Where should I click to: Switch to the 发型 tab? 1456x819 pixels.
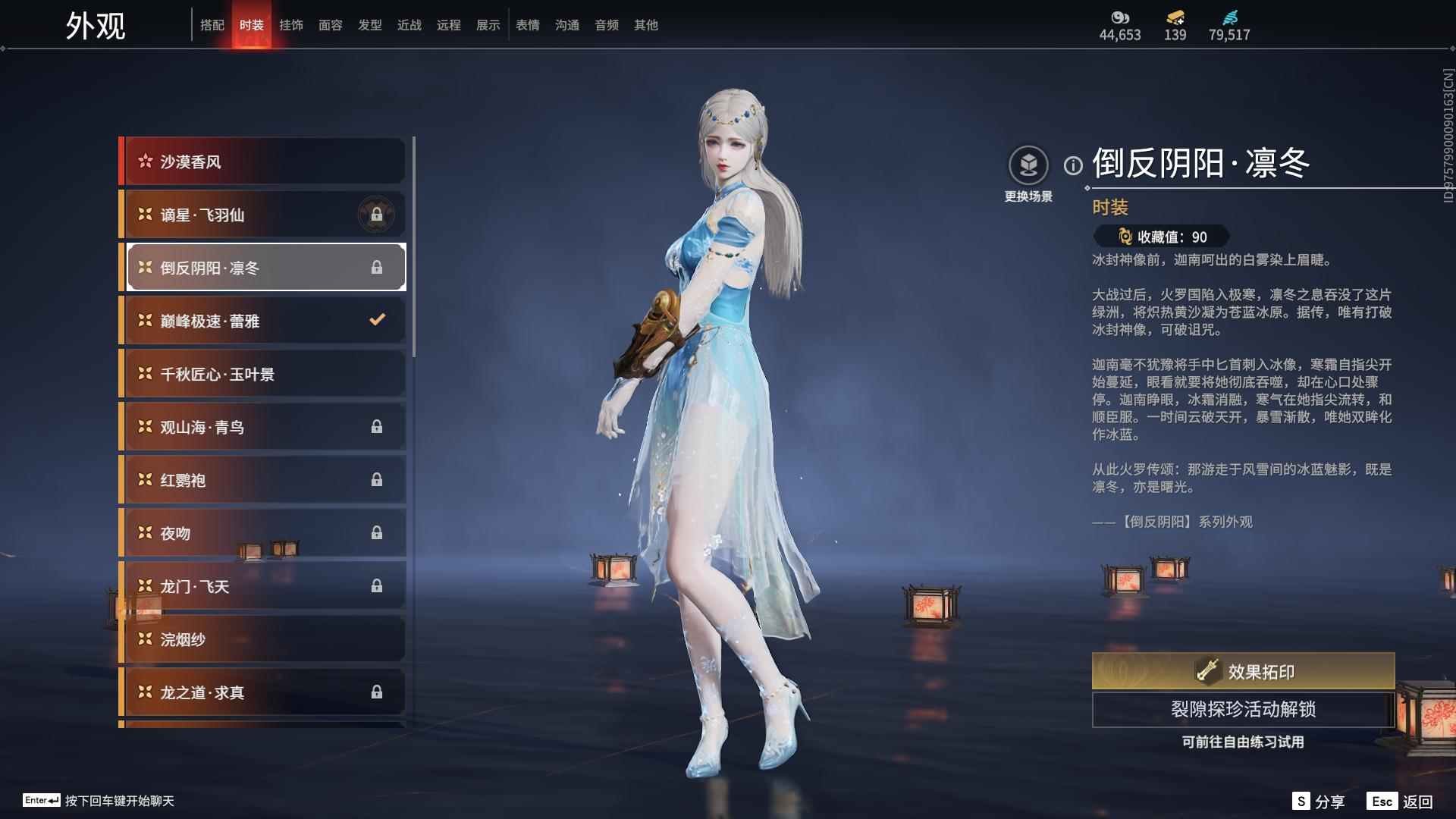(370, 24)
